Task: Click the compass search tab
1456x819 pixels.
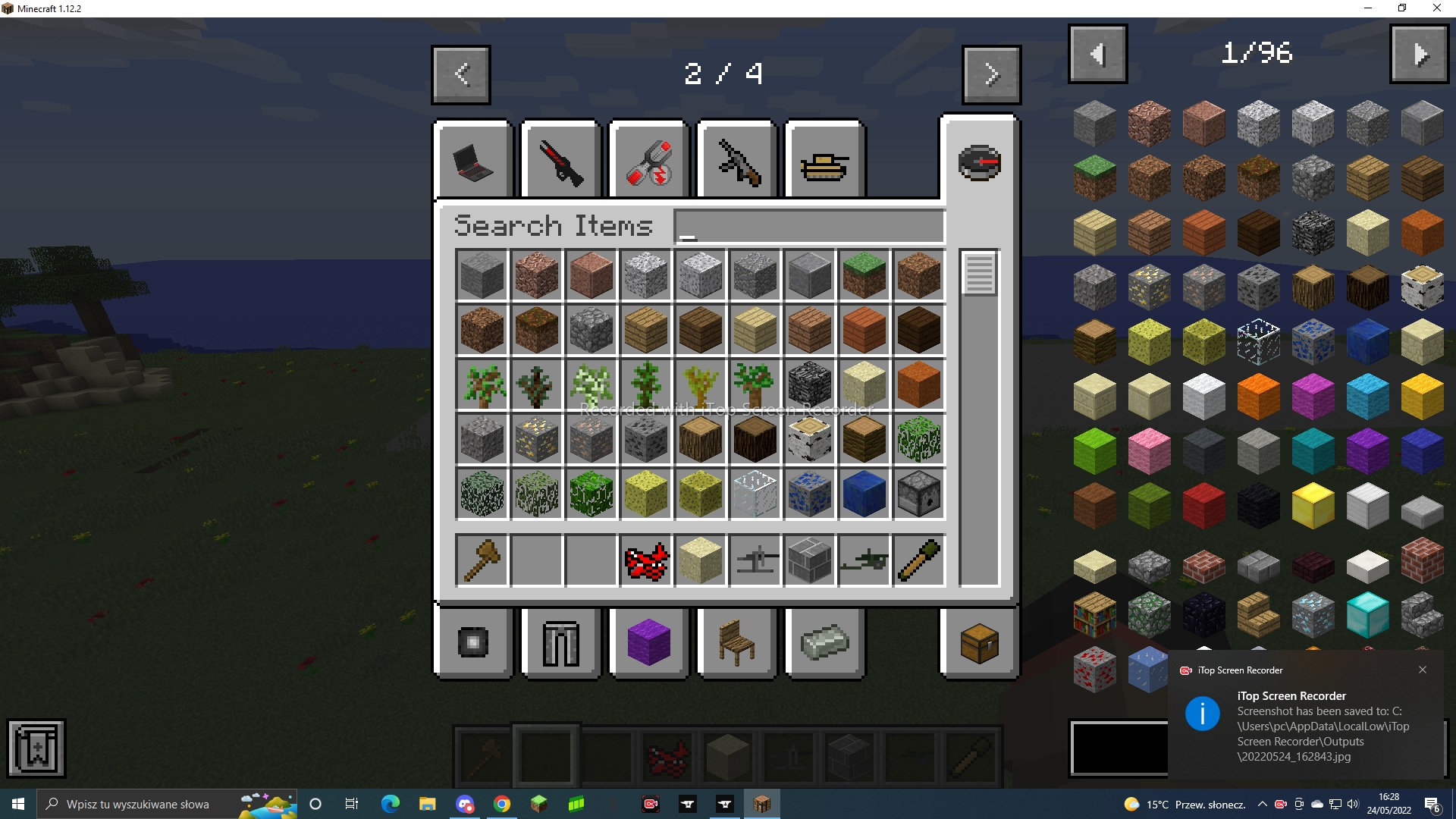Action: (978, 163)
